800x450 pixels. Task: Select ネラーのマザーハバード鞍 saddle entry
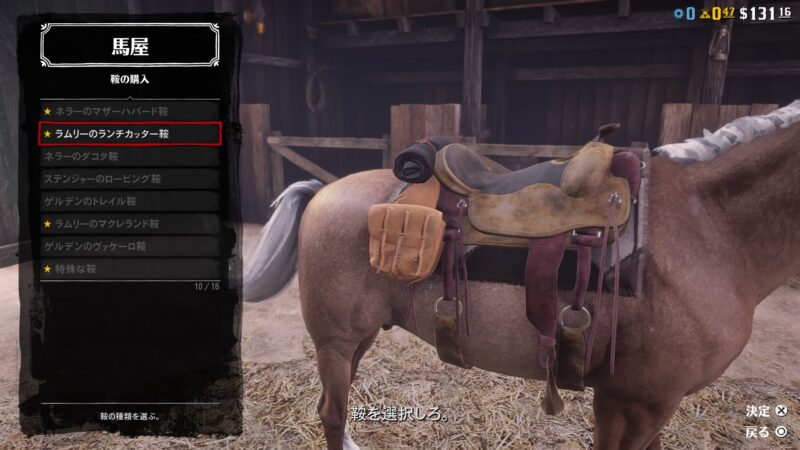129,111
